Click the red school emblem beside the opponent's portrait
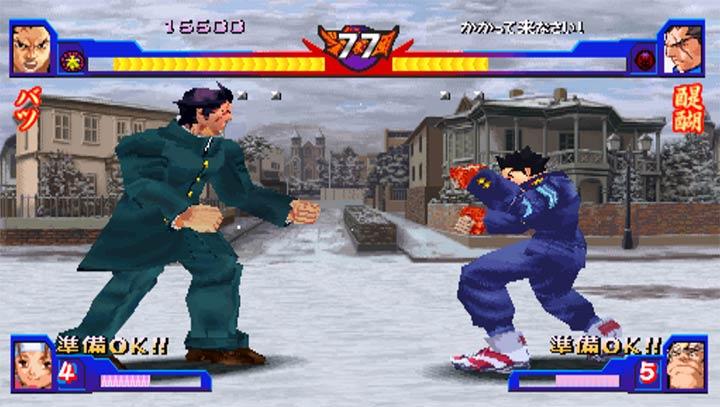 [644, 60]
